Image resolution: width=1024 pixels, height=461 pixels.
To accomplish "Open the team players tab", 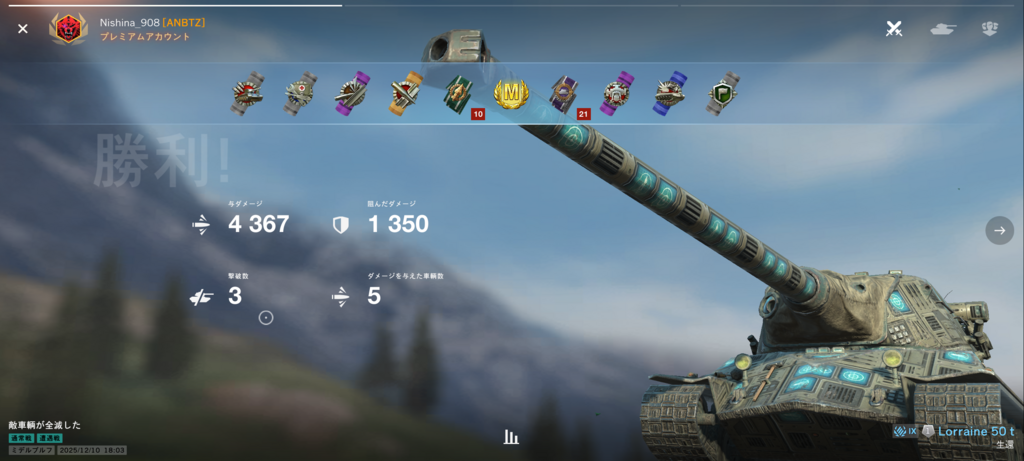I will 990,29.
